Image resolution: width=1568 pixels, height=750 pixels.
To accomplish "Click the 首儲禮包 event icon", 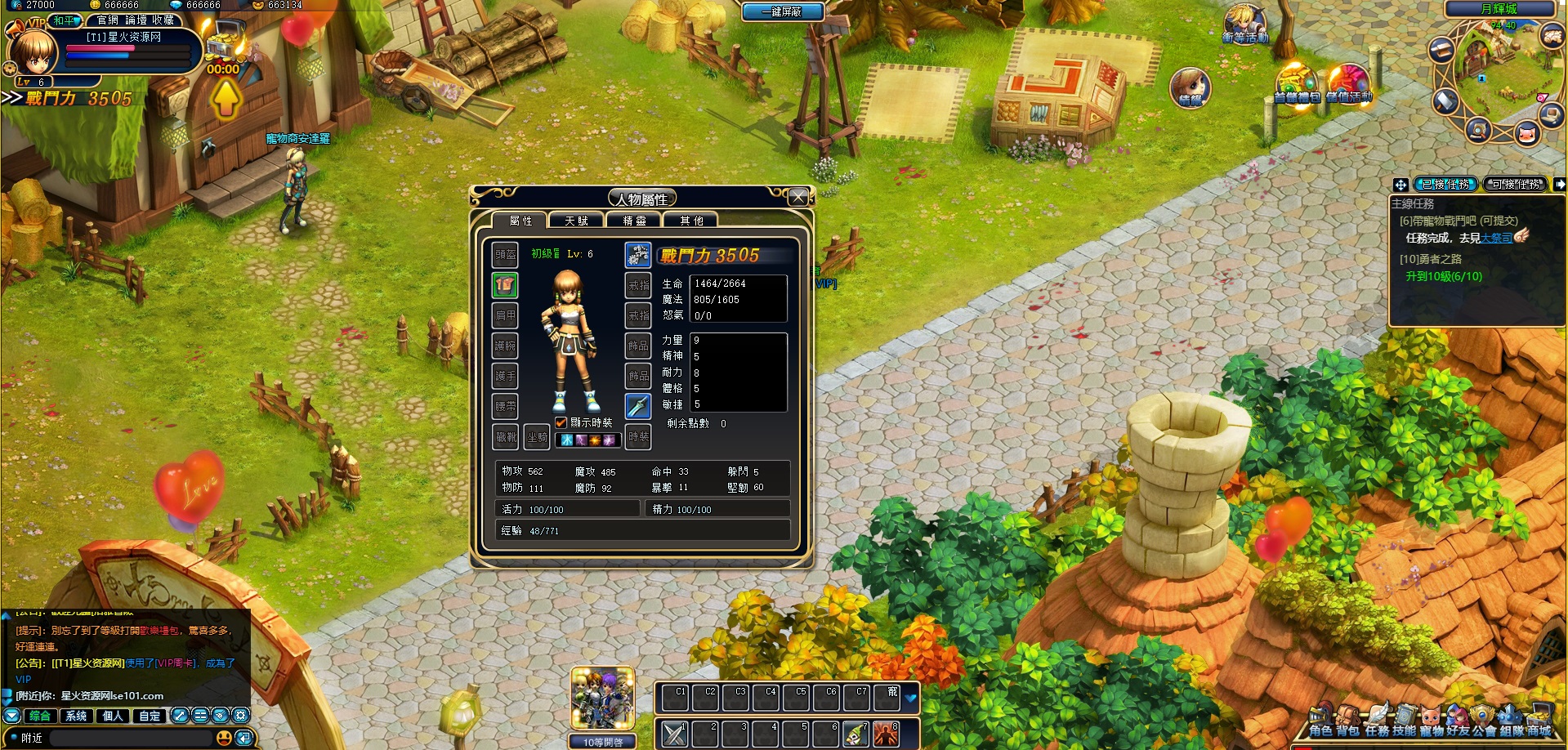I will [x=1297, y=83].
